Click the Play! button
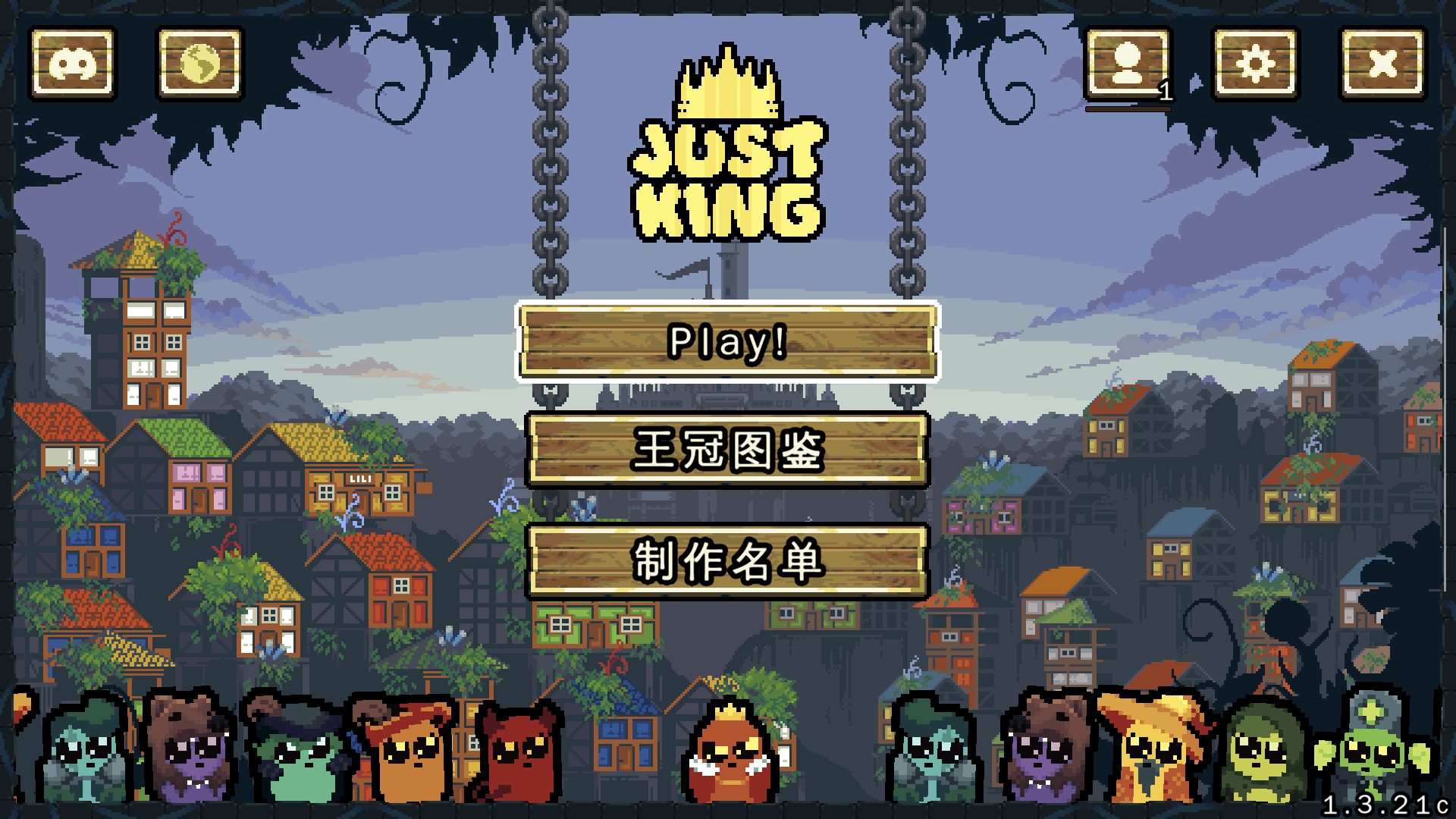Viewport: 1456px width, 819px height. point(726,343)
